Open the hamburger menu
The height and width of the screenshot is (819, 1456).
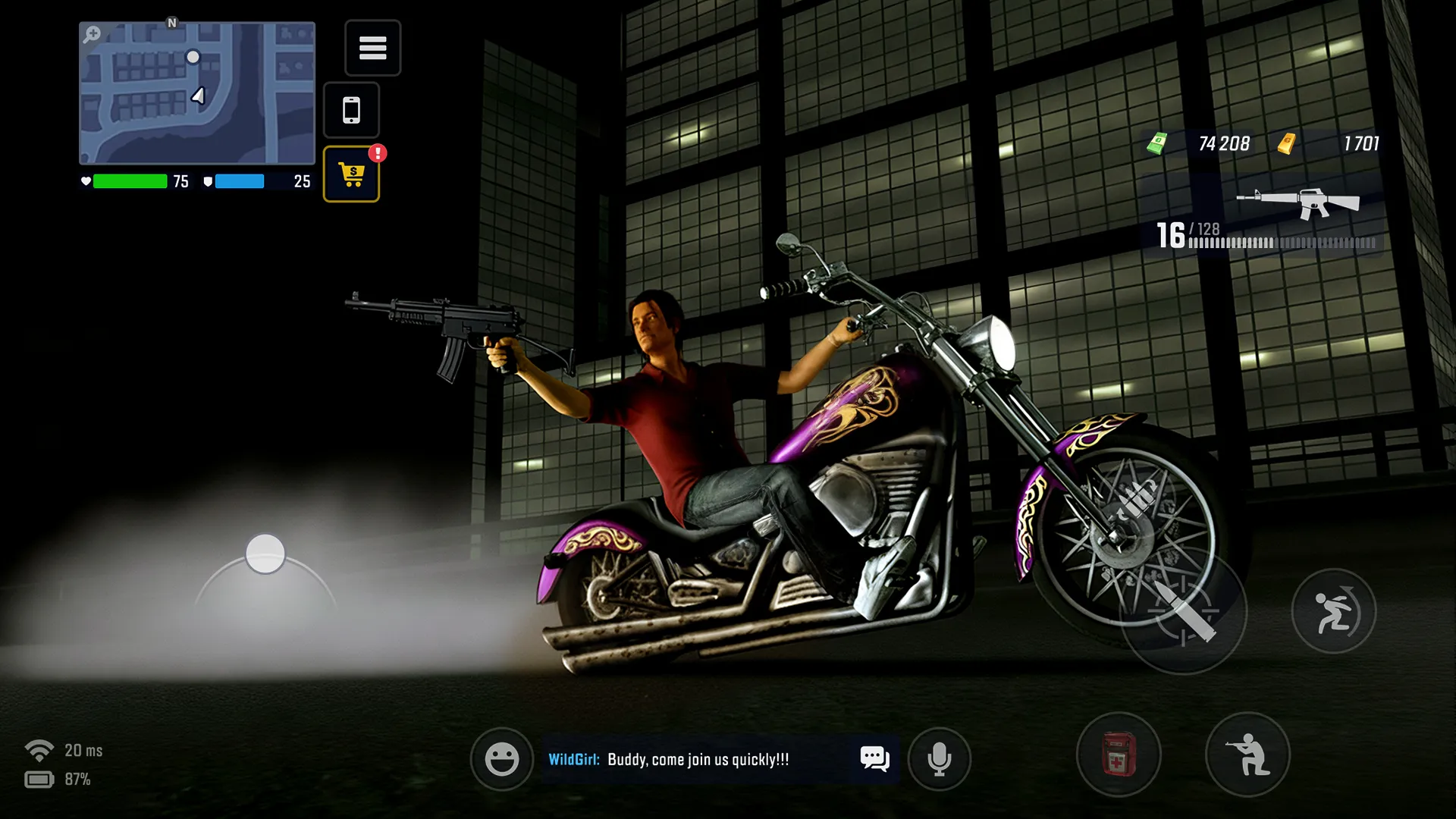(x=373, y=49)
